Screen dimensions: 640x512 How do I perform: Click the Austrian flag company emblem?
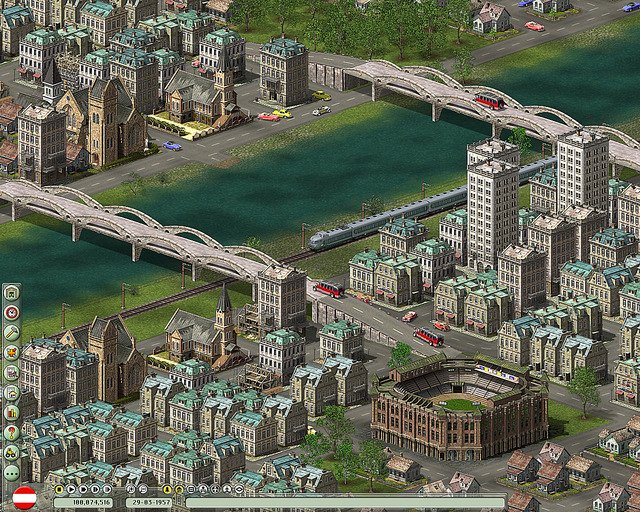click(x=24, y=497)
